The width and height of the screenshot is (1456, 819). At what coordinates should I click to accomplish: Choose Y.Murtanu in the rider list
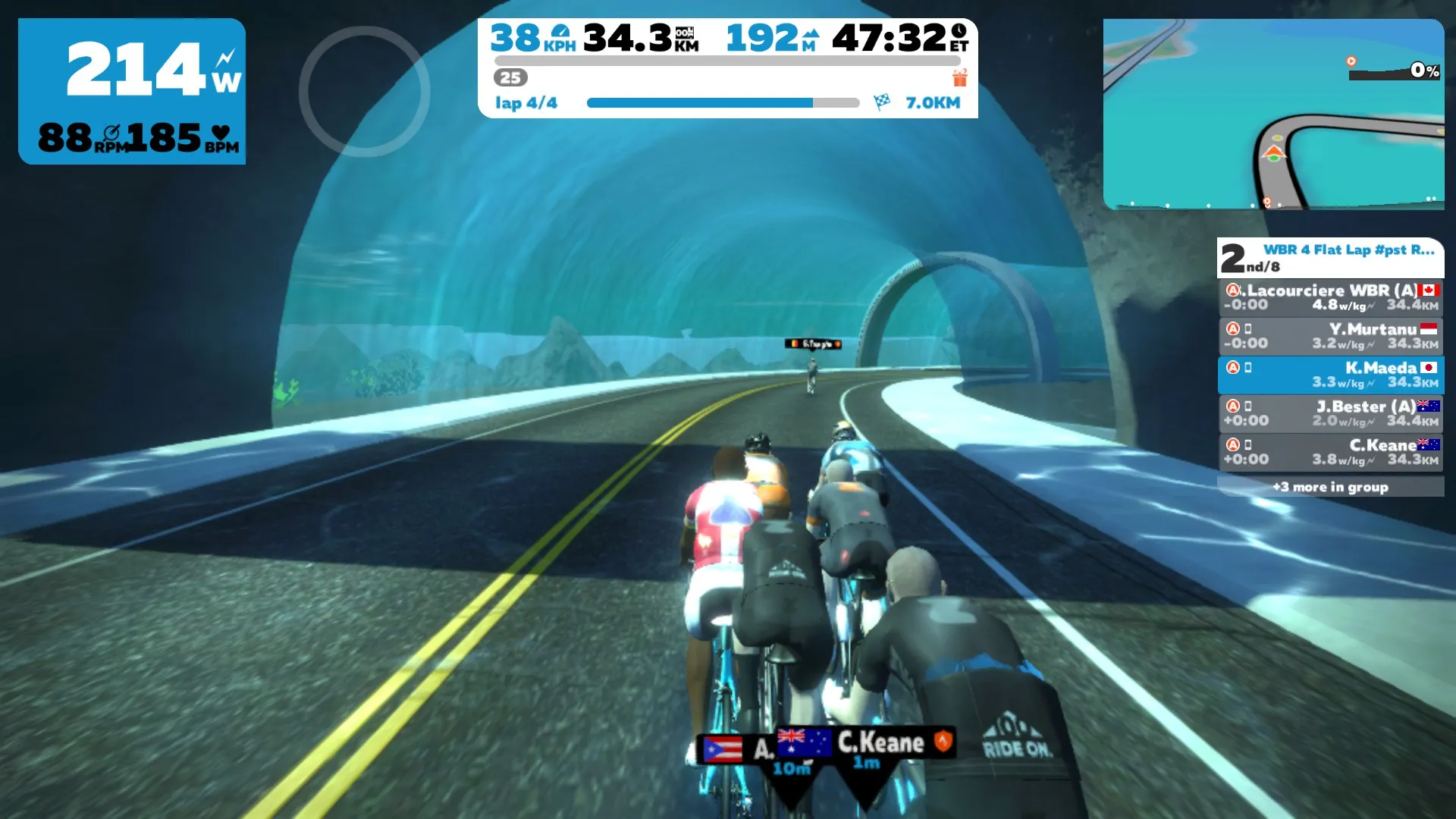click(1331, 336)
